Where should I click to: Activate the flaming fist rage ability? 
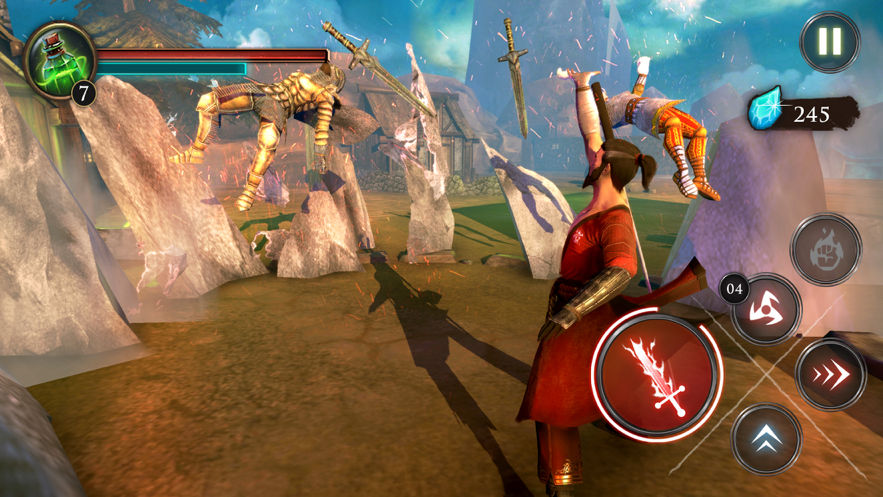pos(825,249)
